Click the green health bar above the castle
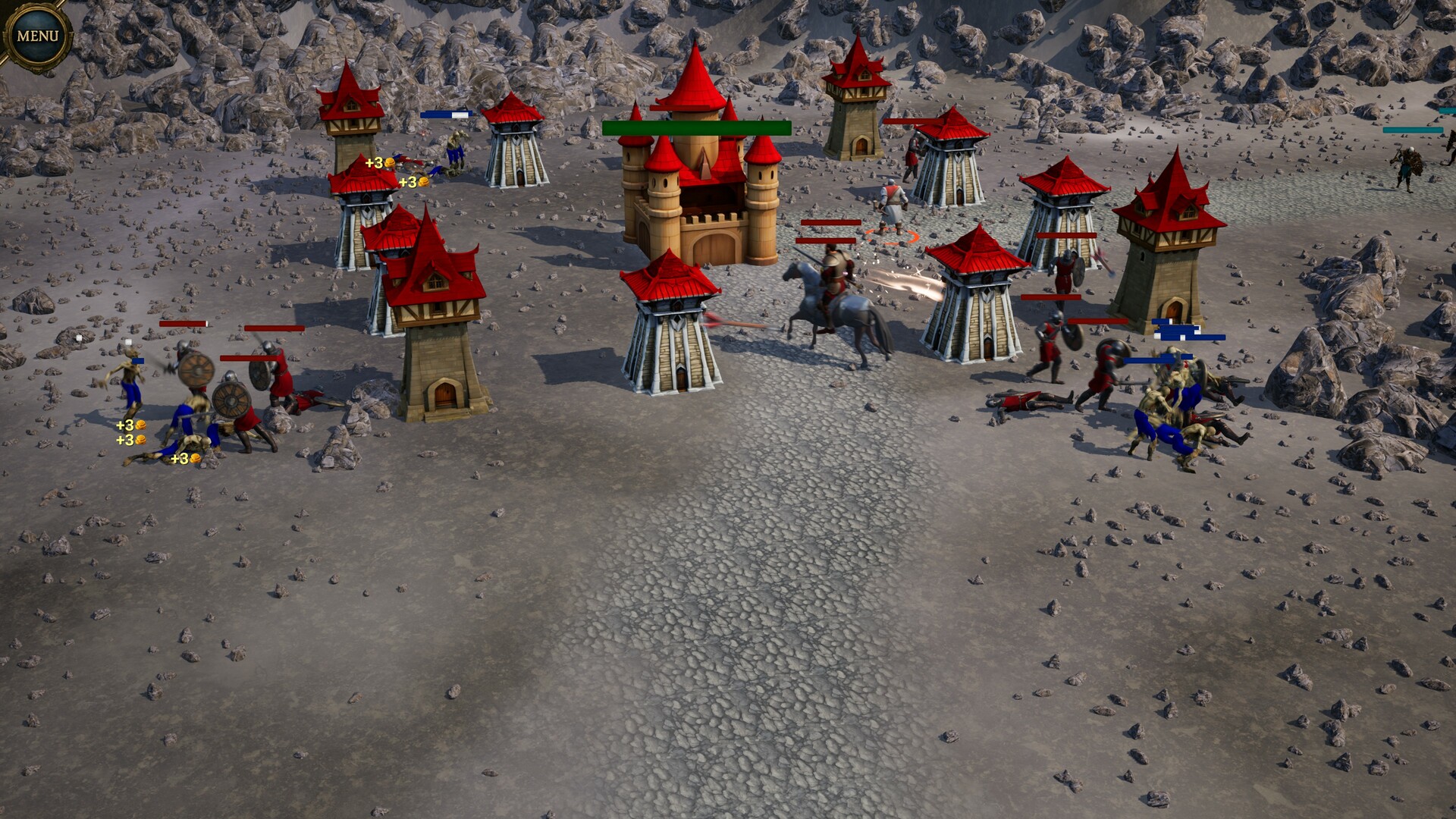Image resolution: width=1456 pixels, height=819 pixels. tap(694, 129)
